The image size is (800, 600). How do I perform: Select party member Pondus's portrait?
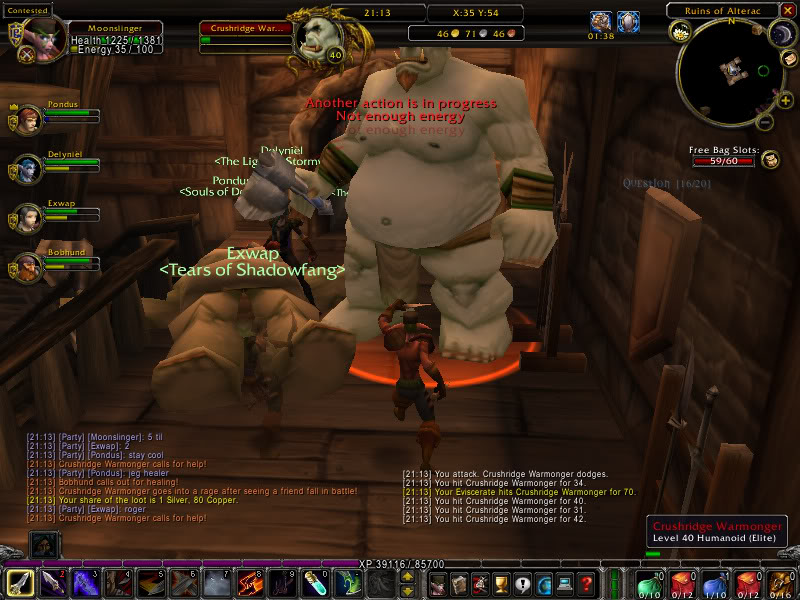[x=27, y=120]
